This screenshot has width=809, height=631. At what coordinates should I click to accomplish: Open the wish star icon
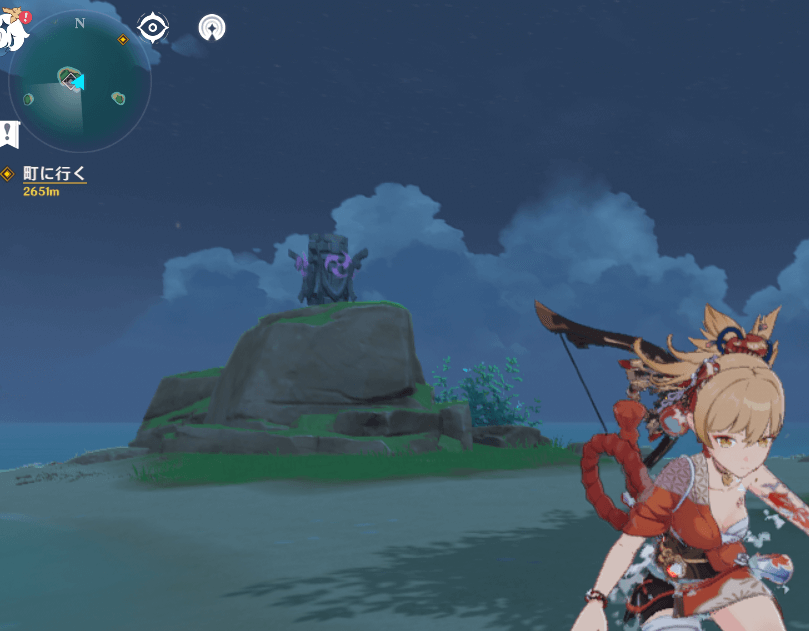pyautogui.click(x=211, y=28)
